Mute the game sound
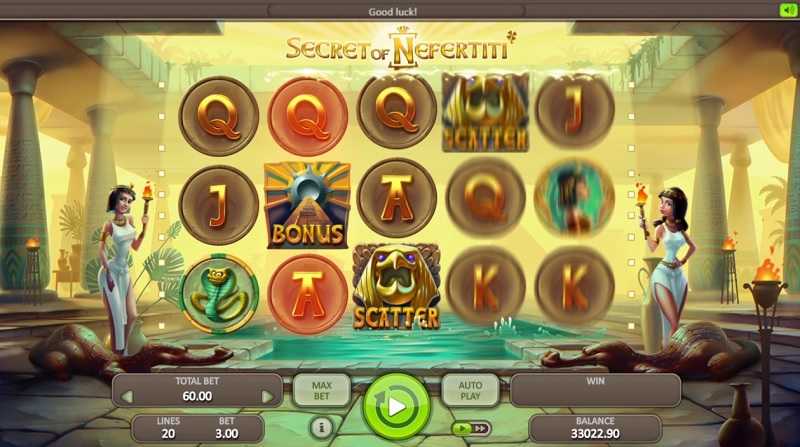Viewport: 800px width, 447px height. tap(787, 10)
